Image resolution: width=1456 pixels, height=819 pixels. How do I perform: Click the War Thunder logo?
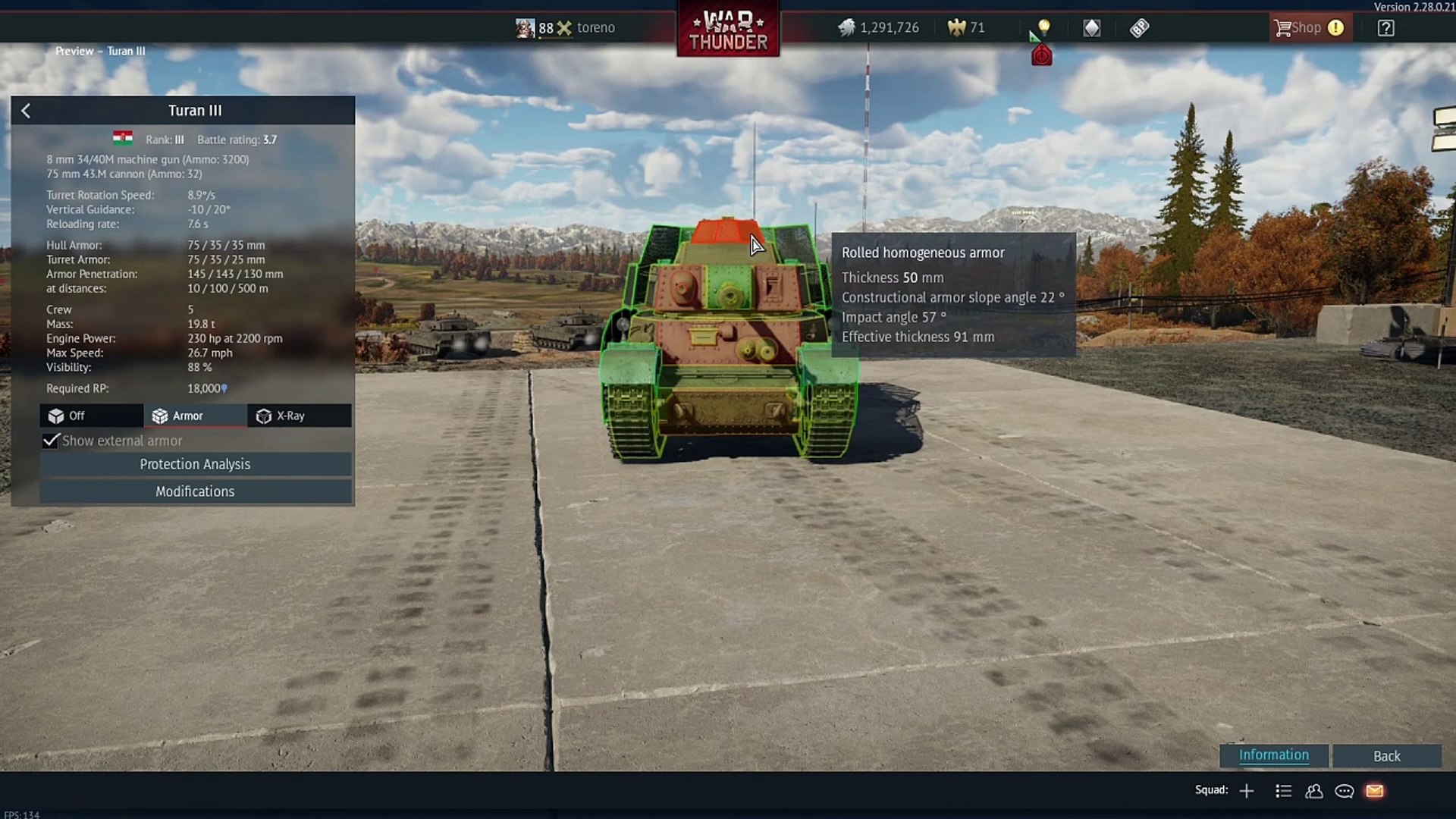[728, 30]
